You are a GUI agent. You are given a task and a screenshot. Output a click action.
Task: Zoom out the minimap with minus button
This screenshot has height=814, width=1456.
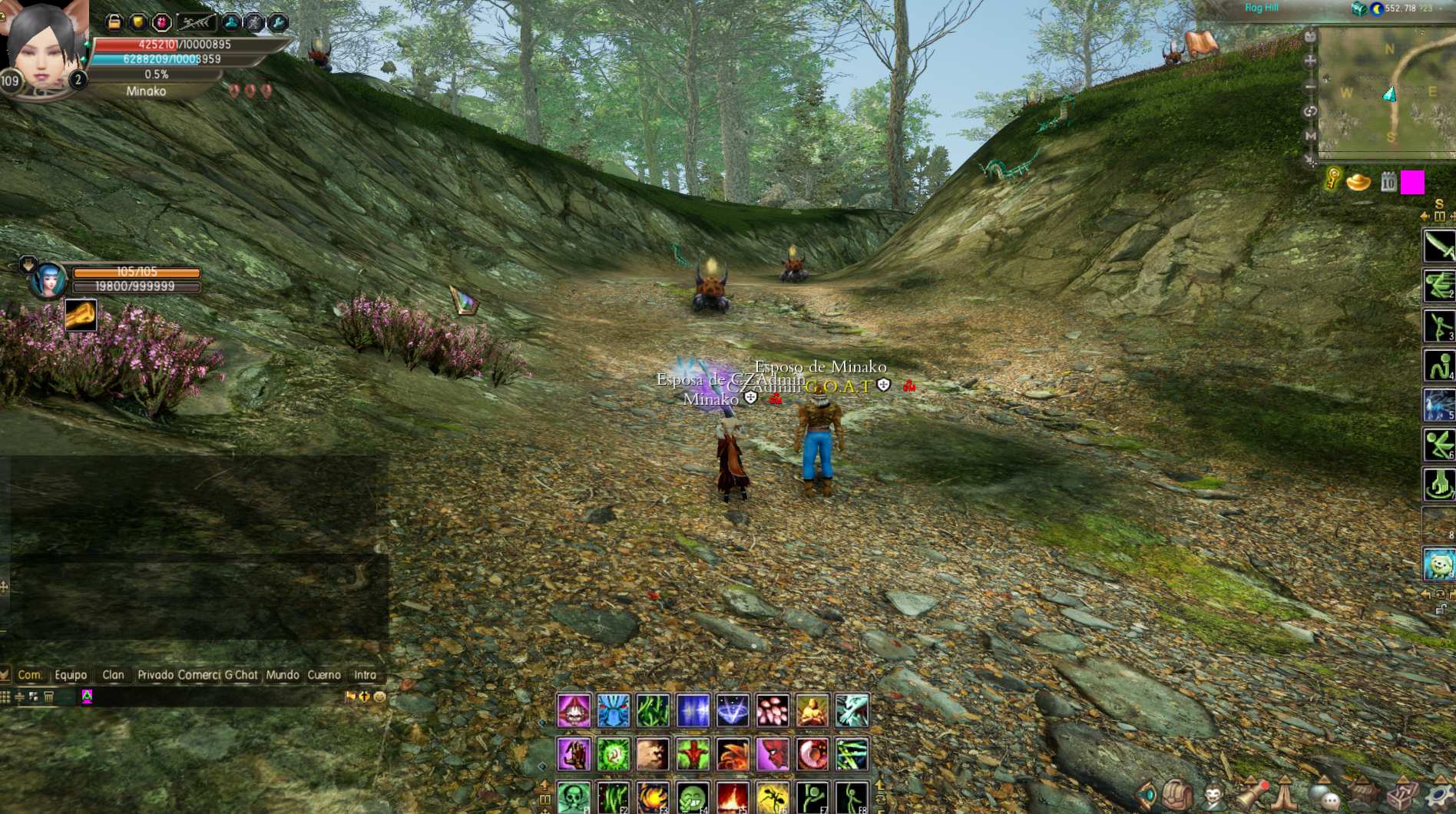point(1310,87)
